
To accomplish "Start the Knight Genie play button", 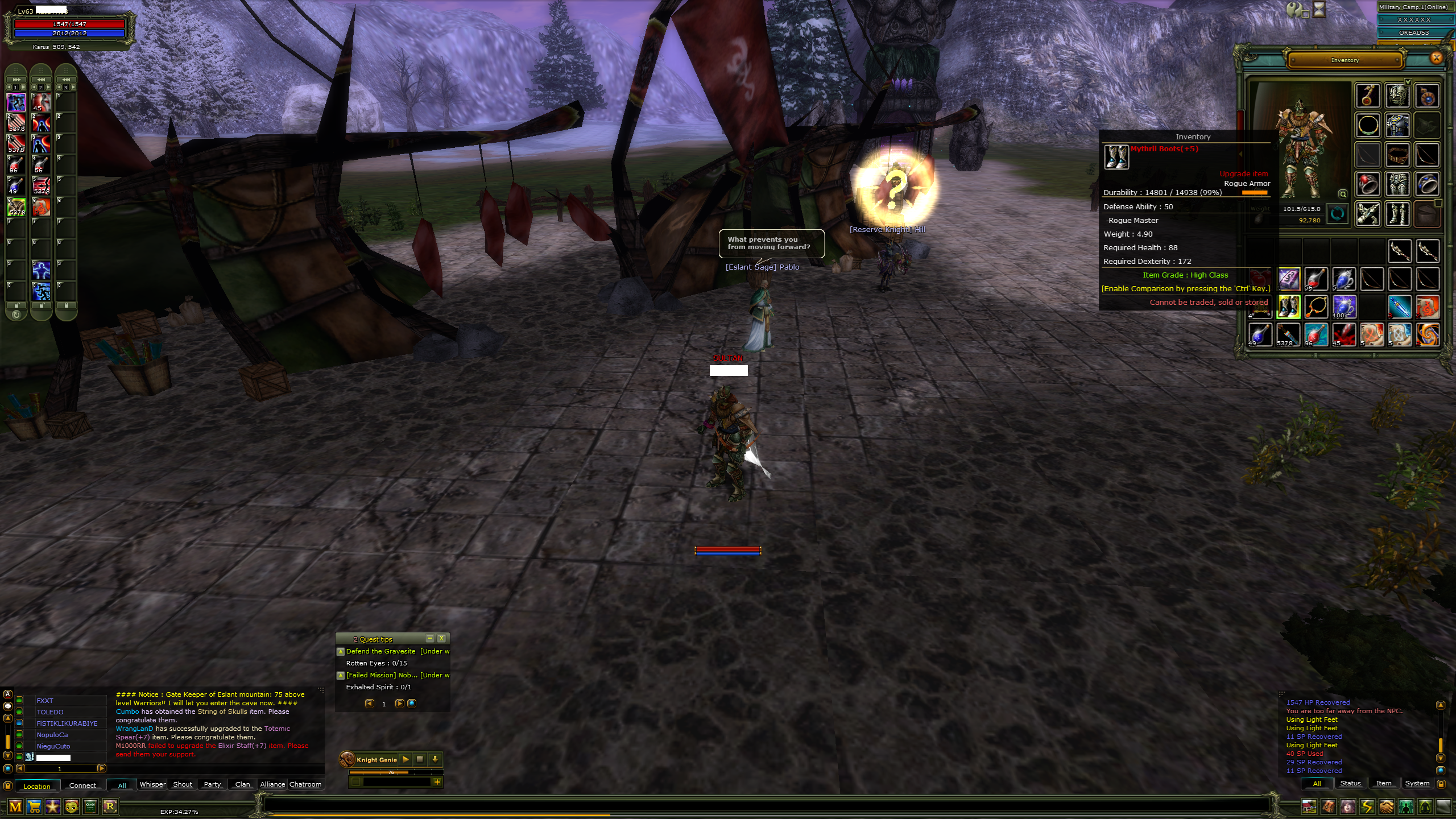I will click(406, 759).
